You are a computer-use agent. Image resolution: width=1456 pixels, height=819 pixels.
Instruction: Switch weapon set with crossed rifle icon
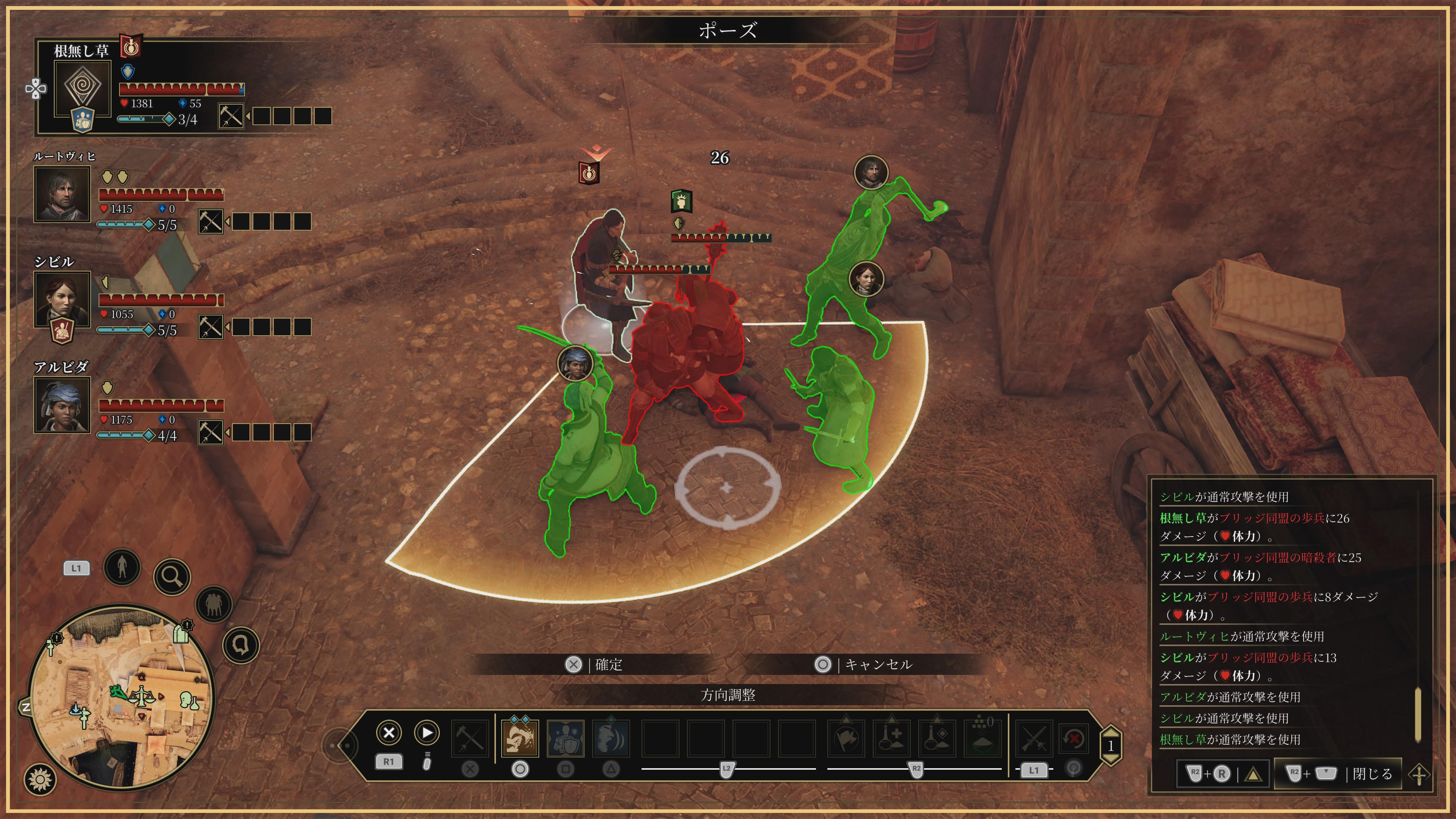tap(1034, 737)
